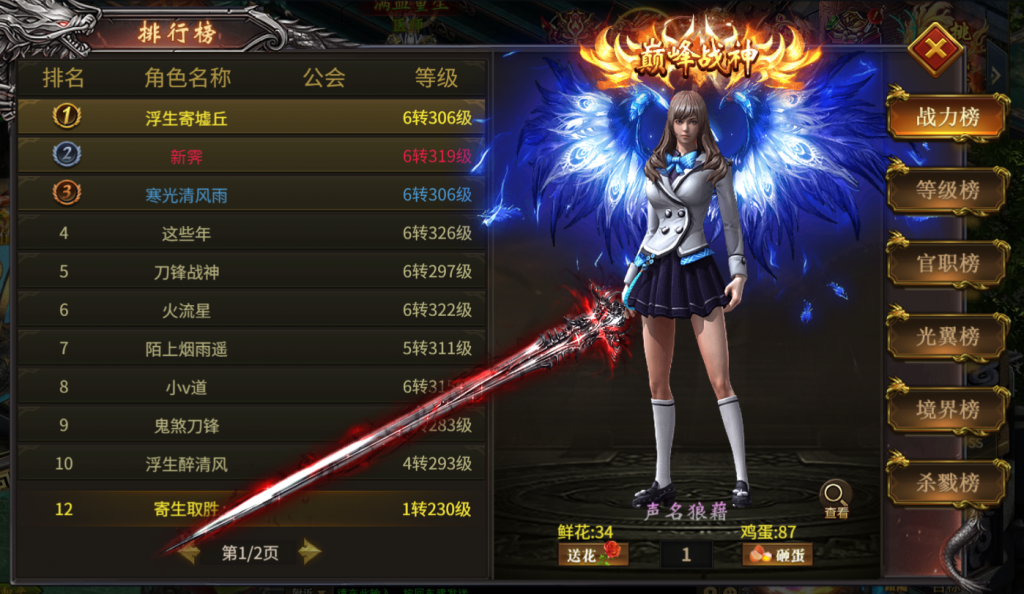Switch to the 境界榜 tab

tap(946, 410)
